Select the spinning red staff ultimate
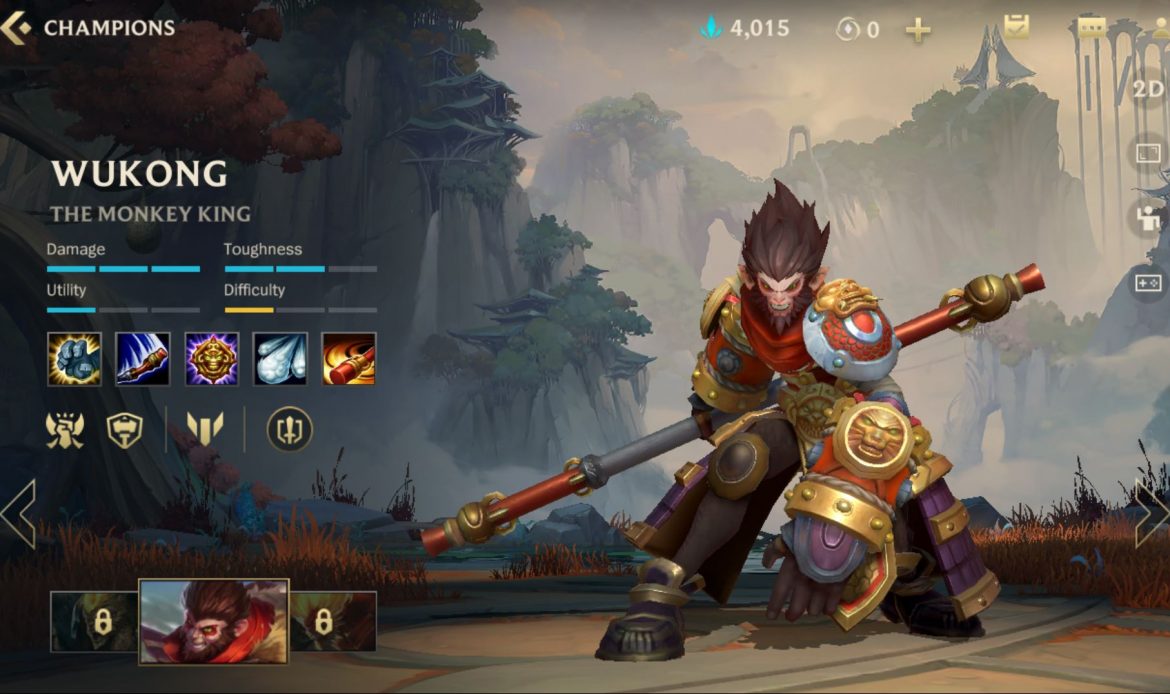Viewport: 1170px width, 694px height. (349, 359)
